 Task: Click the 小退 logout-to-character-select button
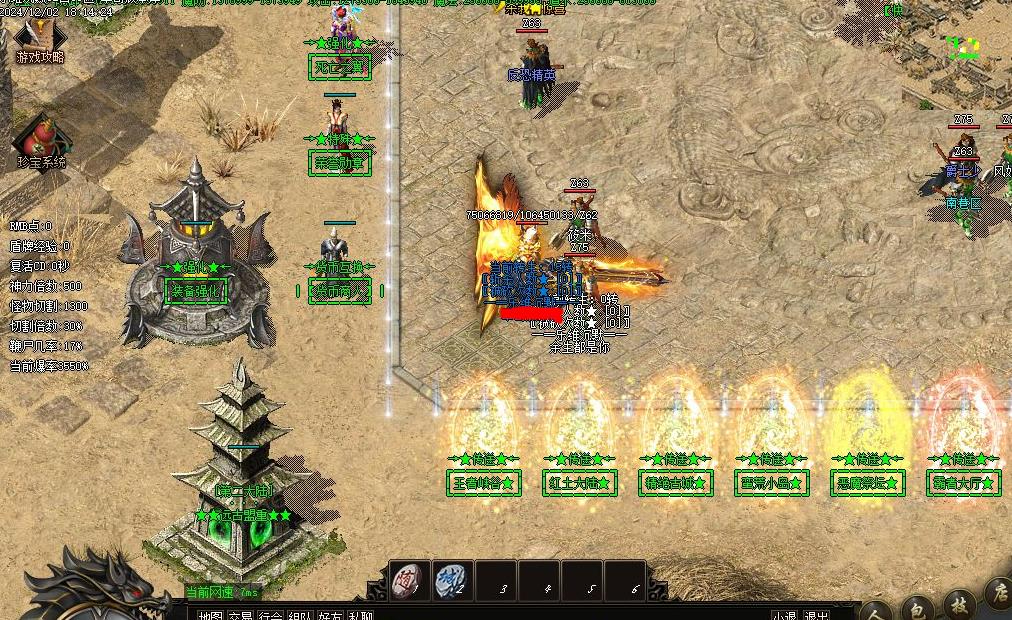[x=784, y=614]
